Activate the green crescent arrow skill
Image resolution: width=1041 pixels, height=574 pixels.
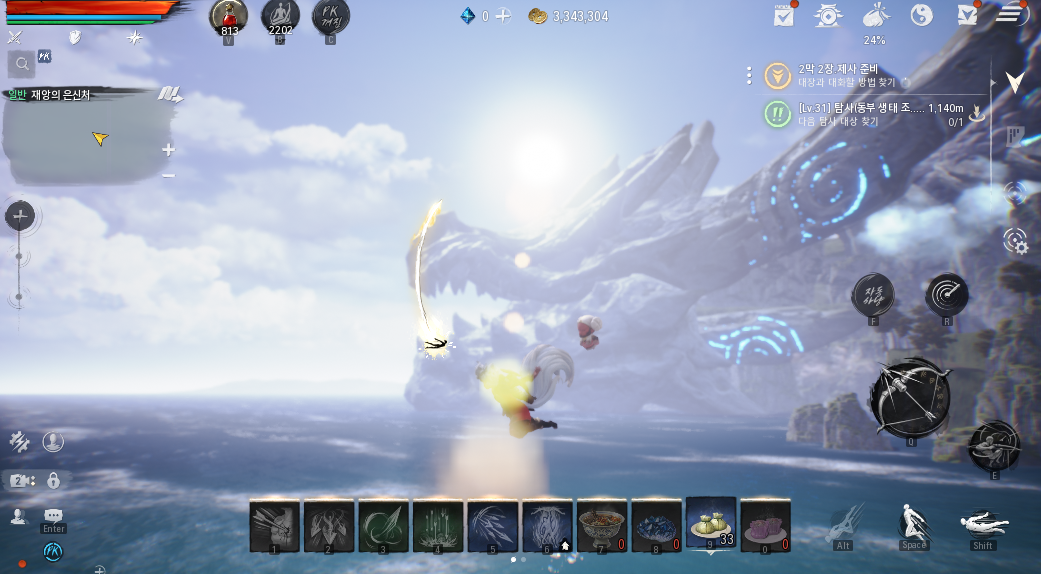tap(384, 525)
